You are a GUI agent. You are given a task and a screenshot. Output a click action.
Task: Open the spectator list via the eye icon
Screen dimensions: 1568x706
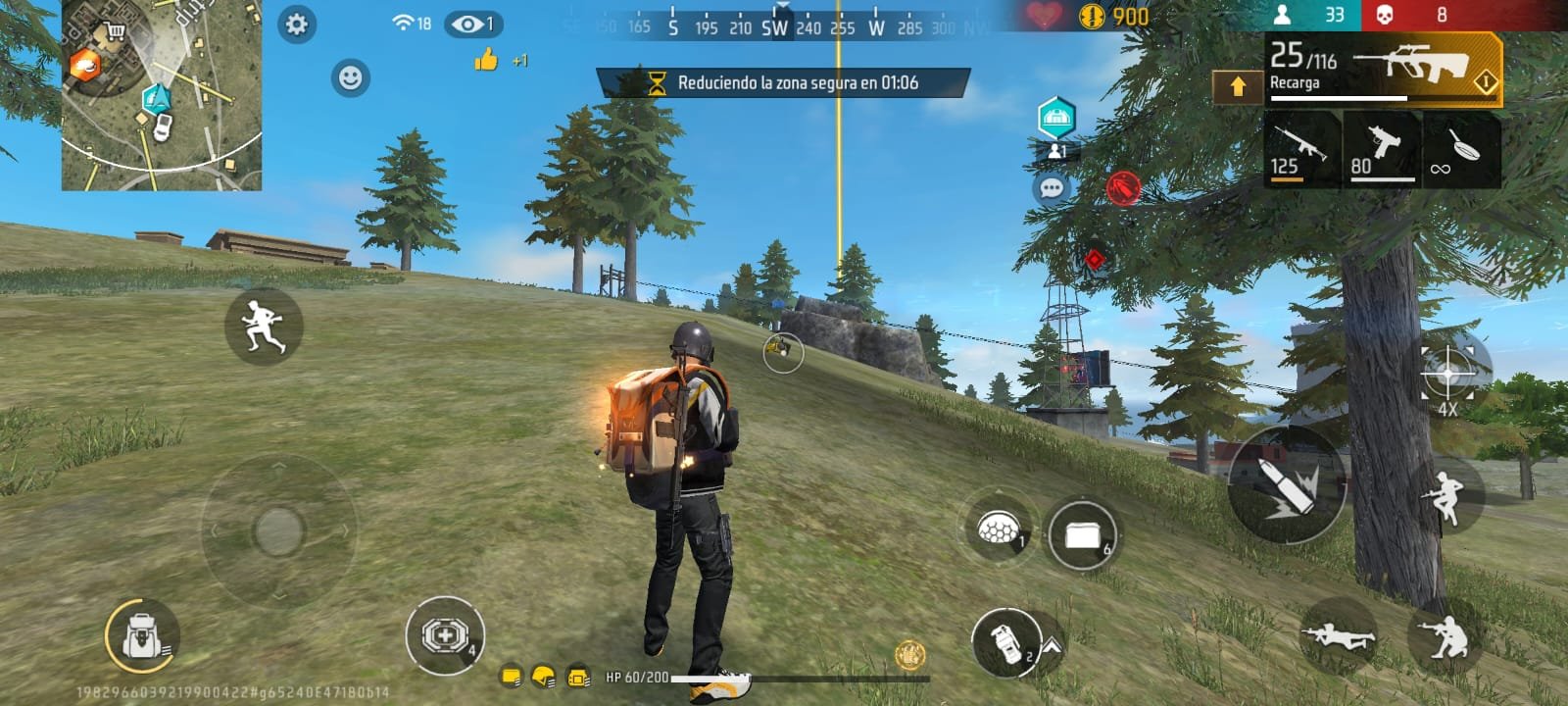470,24
